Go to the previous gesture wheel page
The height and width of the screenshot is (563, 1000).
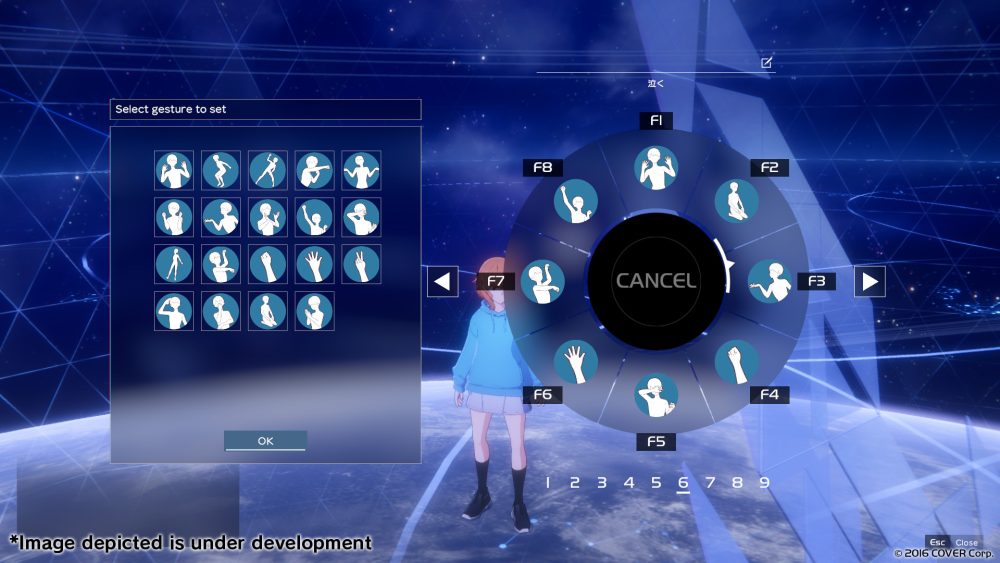point(443,282)
